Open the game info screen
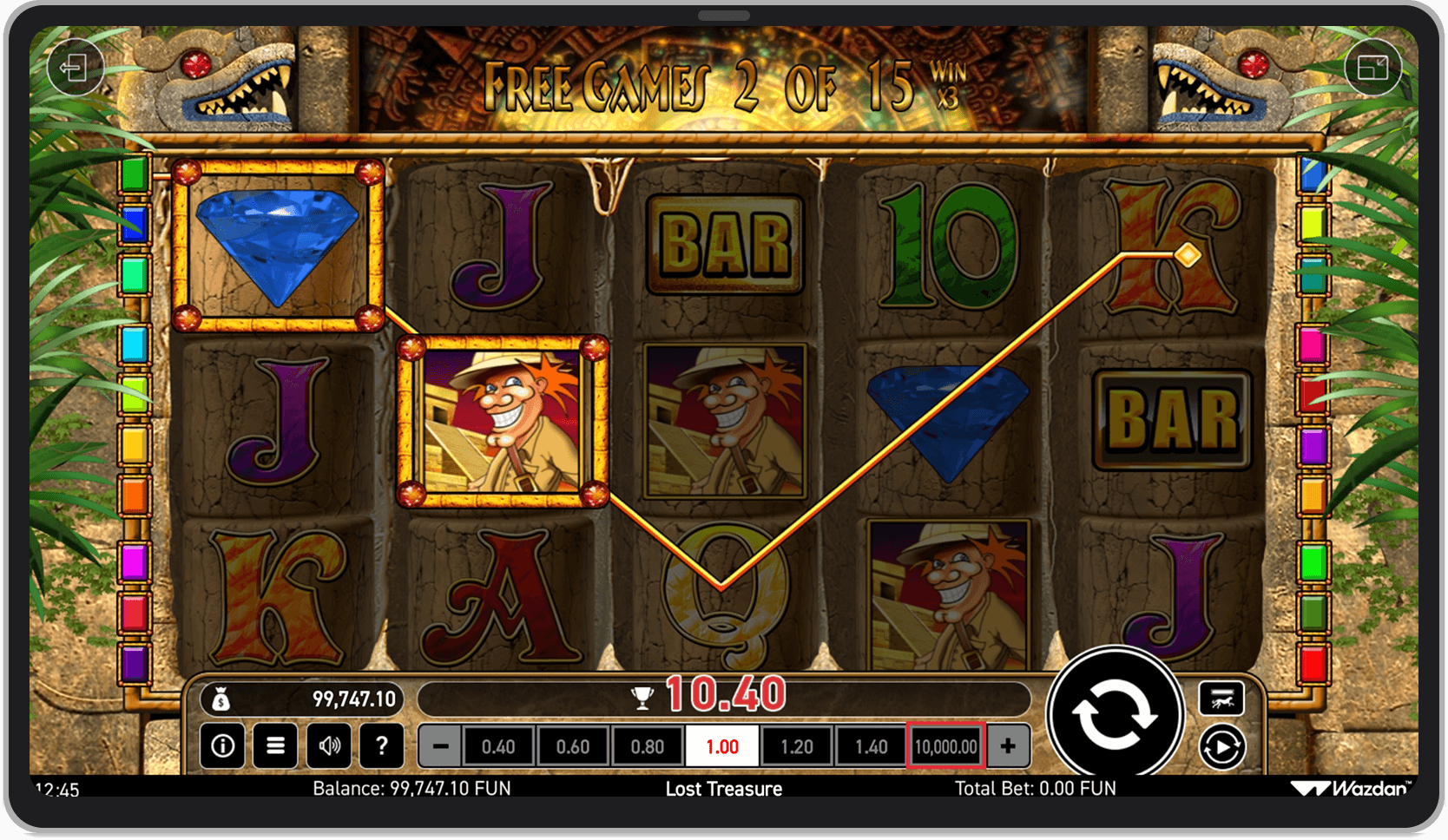Image resolution: width=1448 pixels, height=840 pixels. [x=221, y=745]
